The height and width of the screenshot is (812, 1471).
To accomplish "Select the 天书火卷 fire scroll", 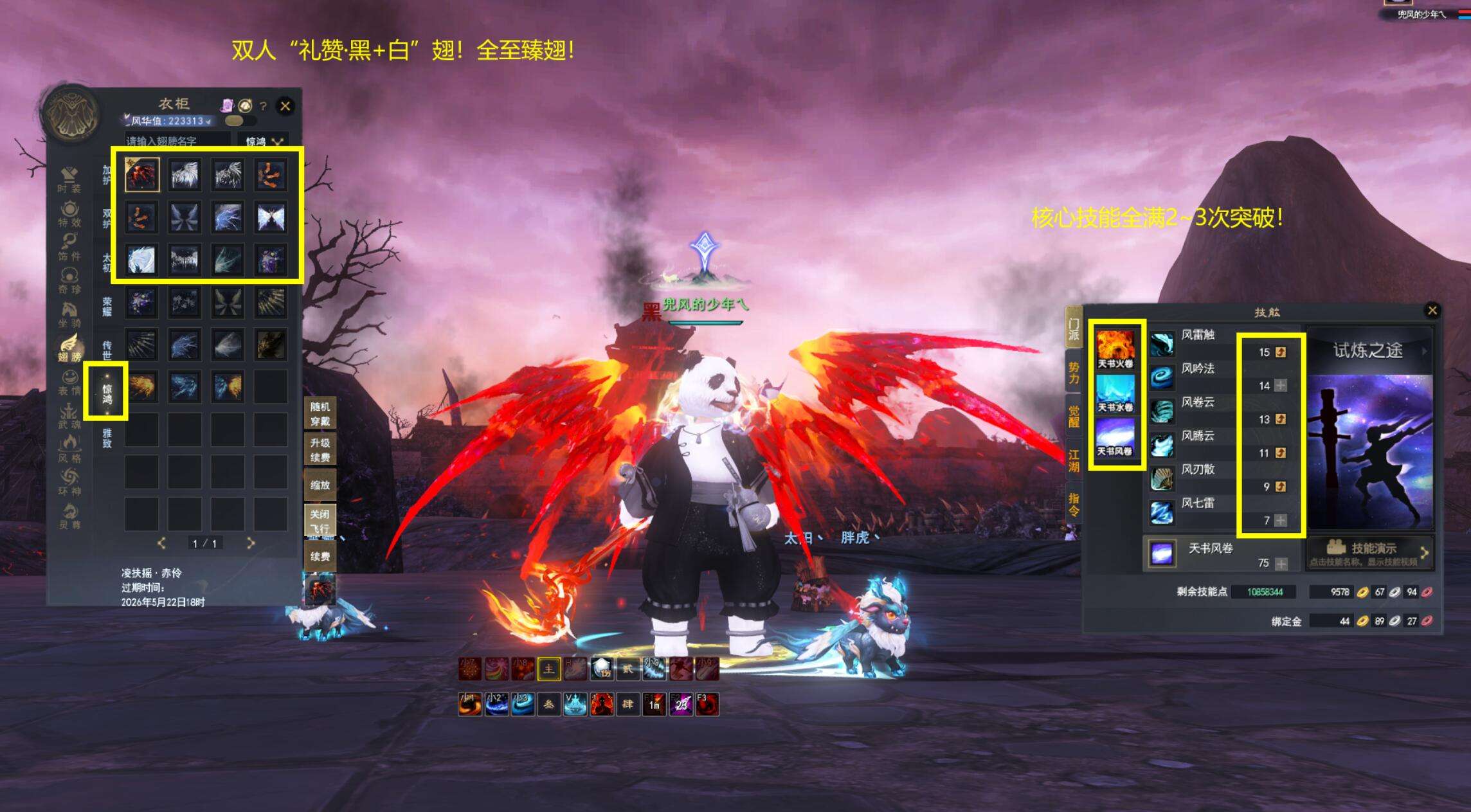I will coord(1115,349).
